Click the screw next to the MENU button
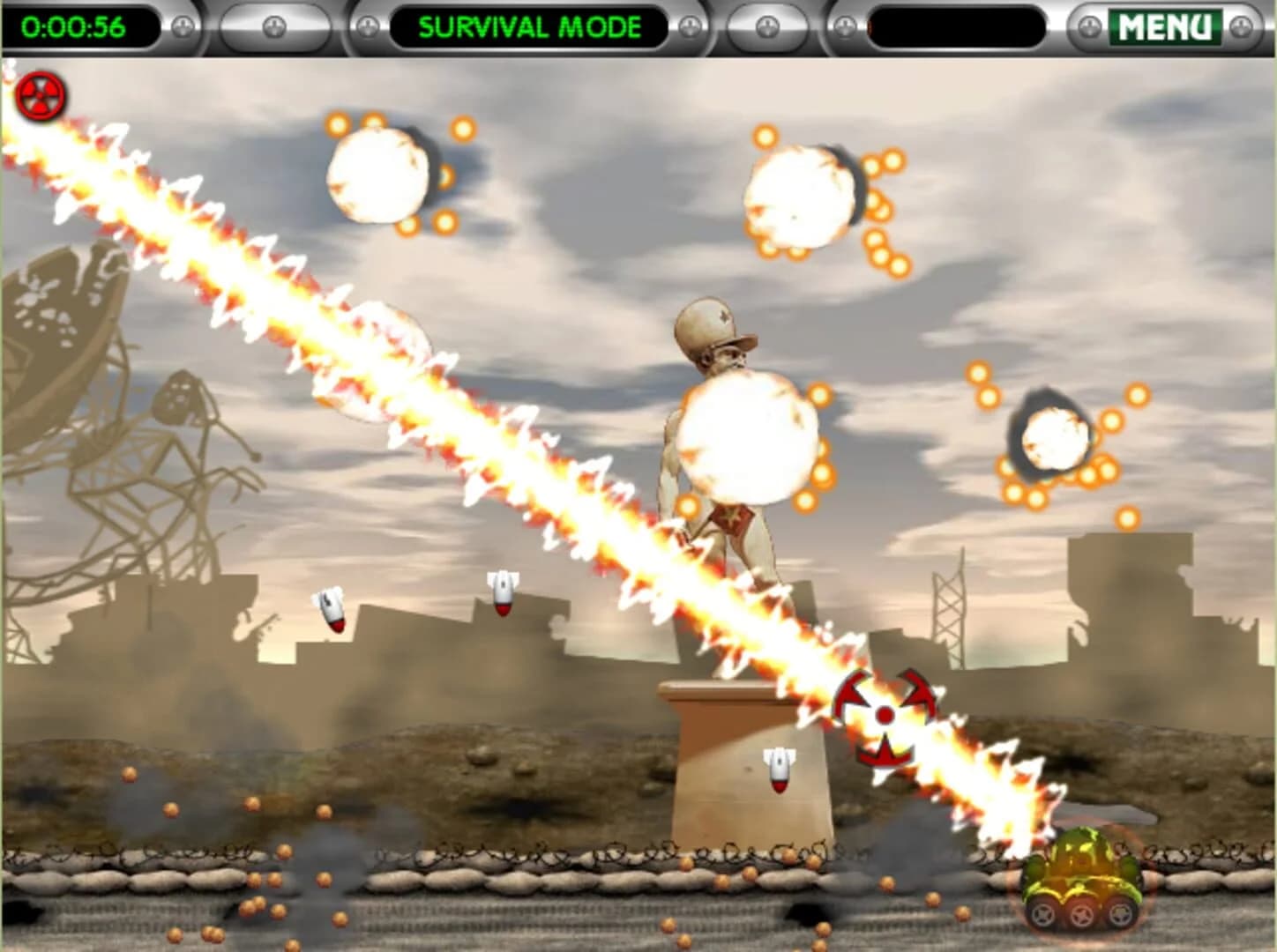The height and width of the screenshot is (952, 1277). pyautogui.click(x=1090, y=25)
